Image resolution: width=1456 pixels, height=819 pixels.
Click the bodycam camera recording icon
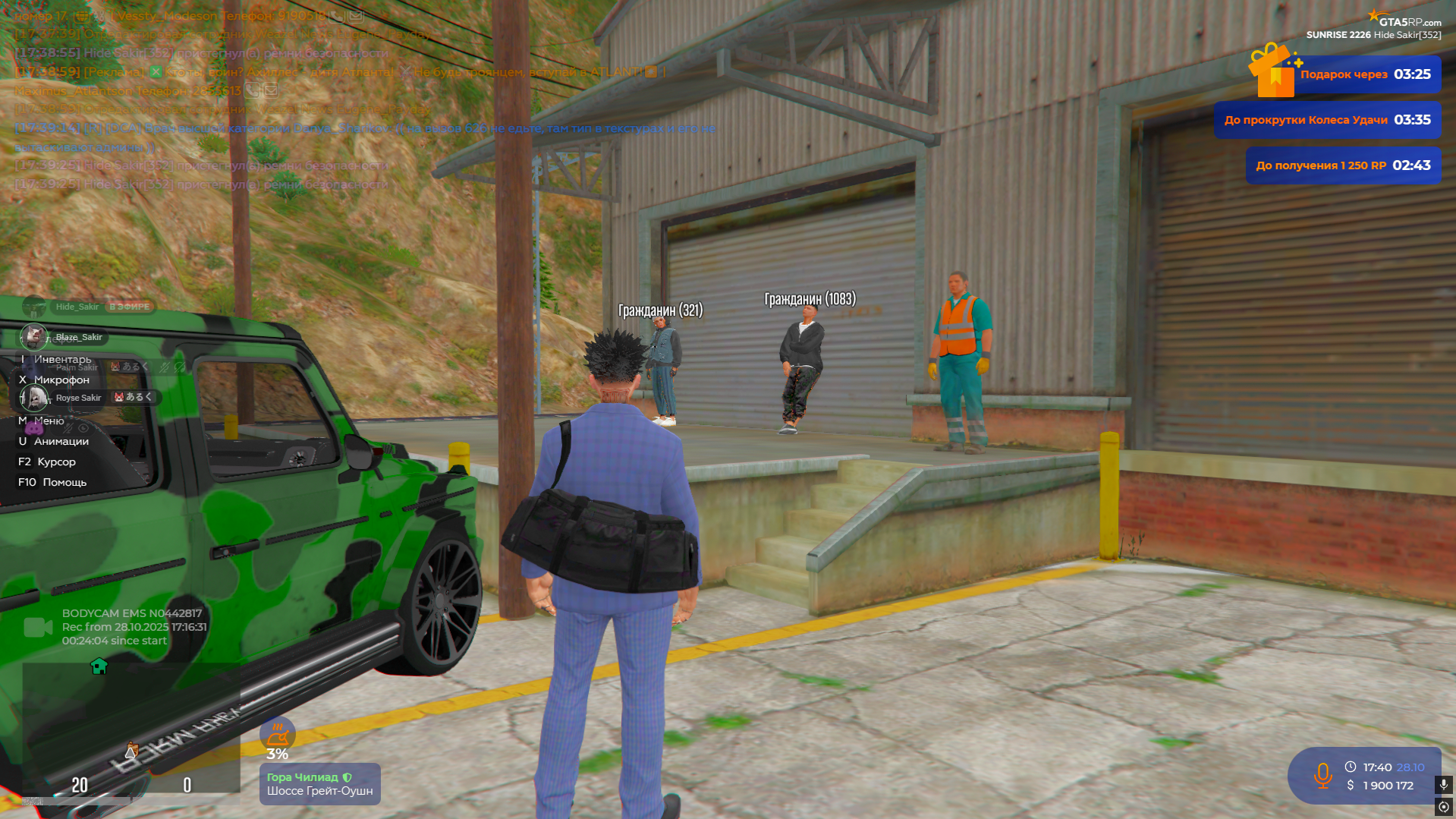(x=37, y=627)
